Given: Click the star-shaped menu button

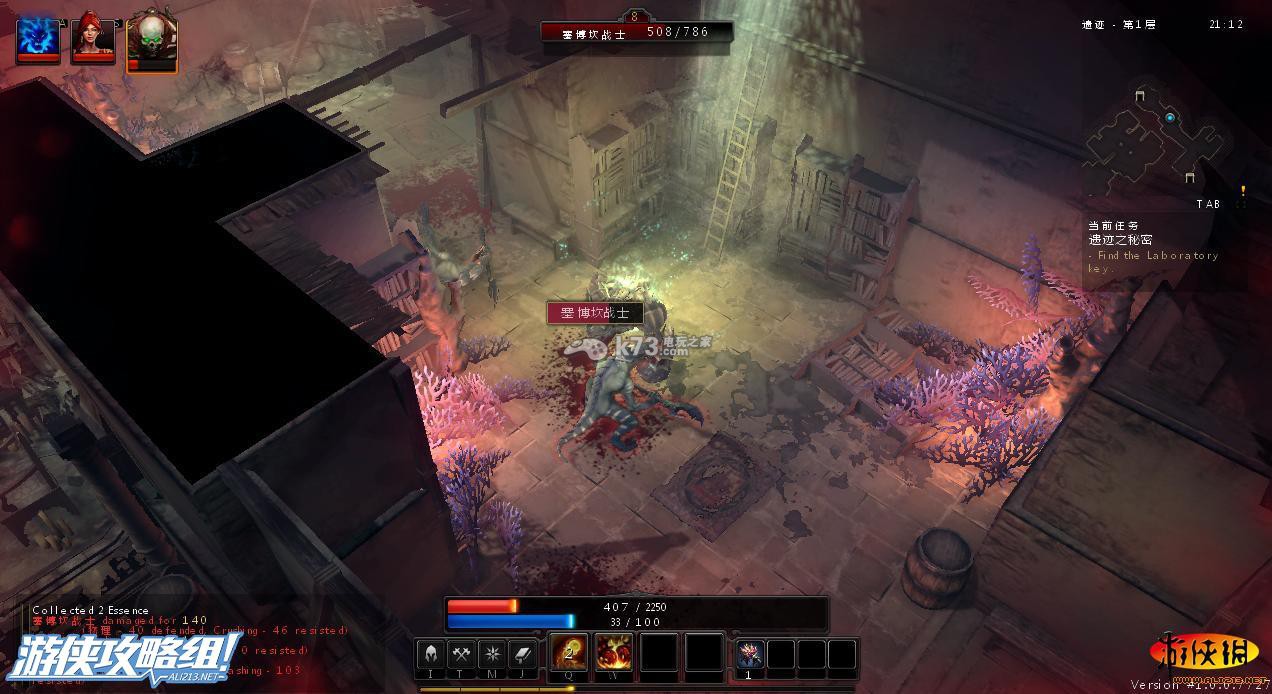Looking at the screenshot, I should pyautogui.click(x=492, y=654).
